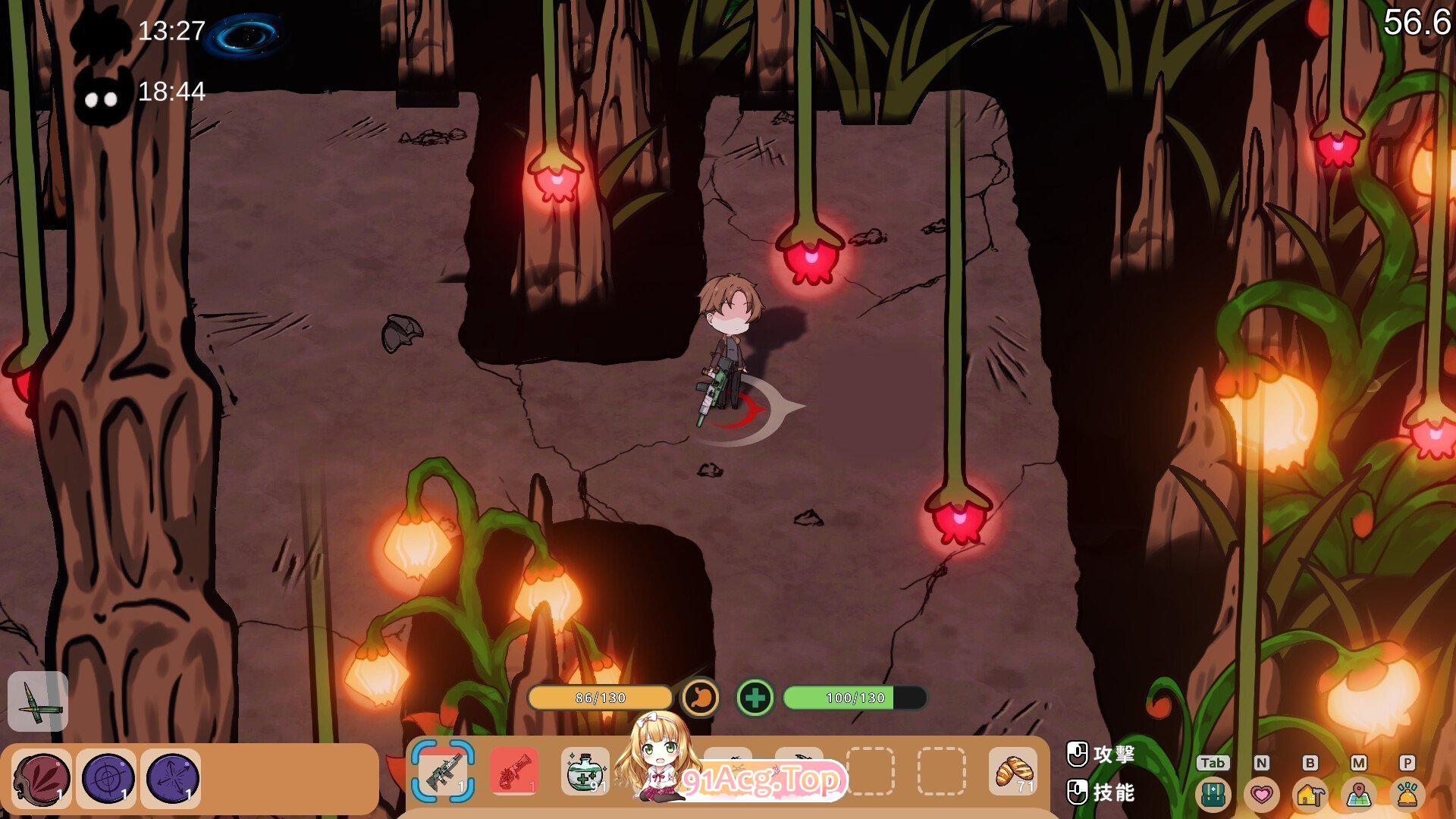Click the stomach hunger icon
The height and width of the screenshot is (819, 1456).
[700, 697]
